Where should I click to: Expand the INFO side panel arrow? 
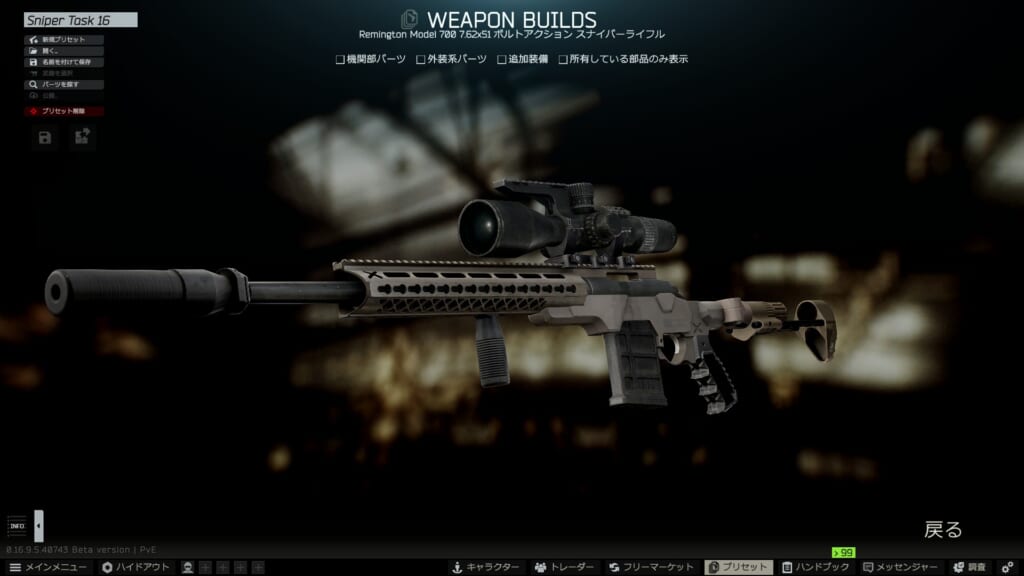39,525
